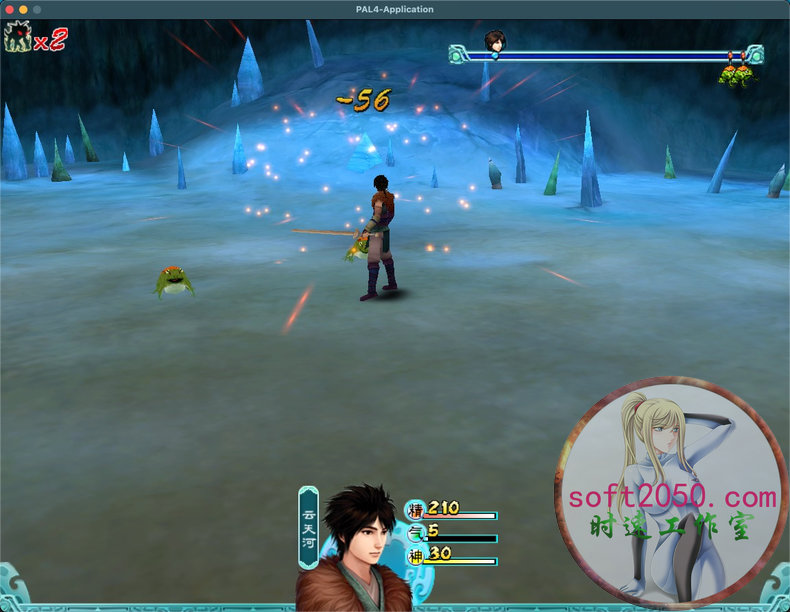This screenshot has width=790, height=612.
Task: Close the PAL4-Application window
Action: 10,9
